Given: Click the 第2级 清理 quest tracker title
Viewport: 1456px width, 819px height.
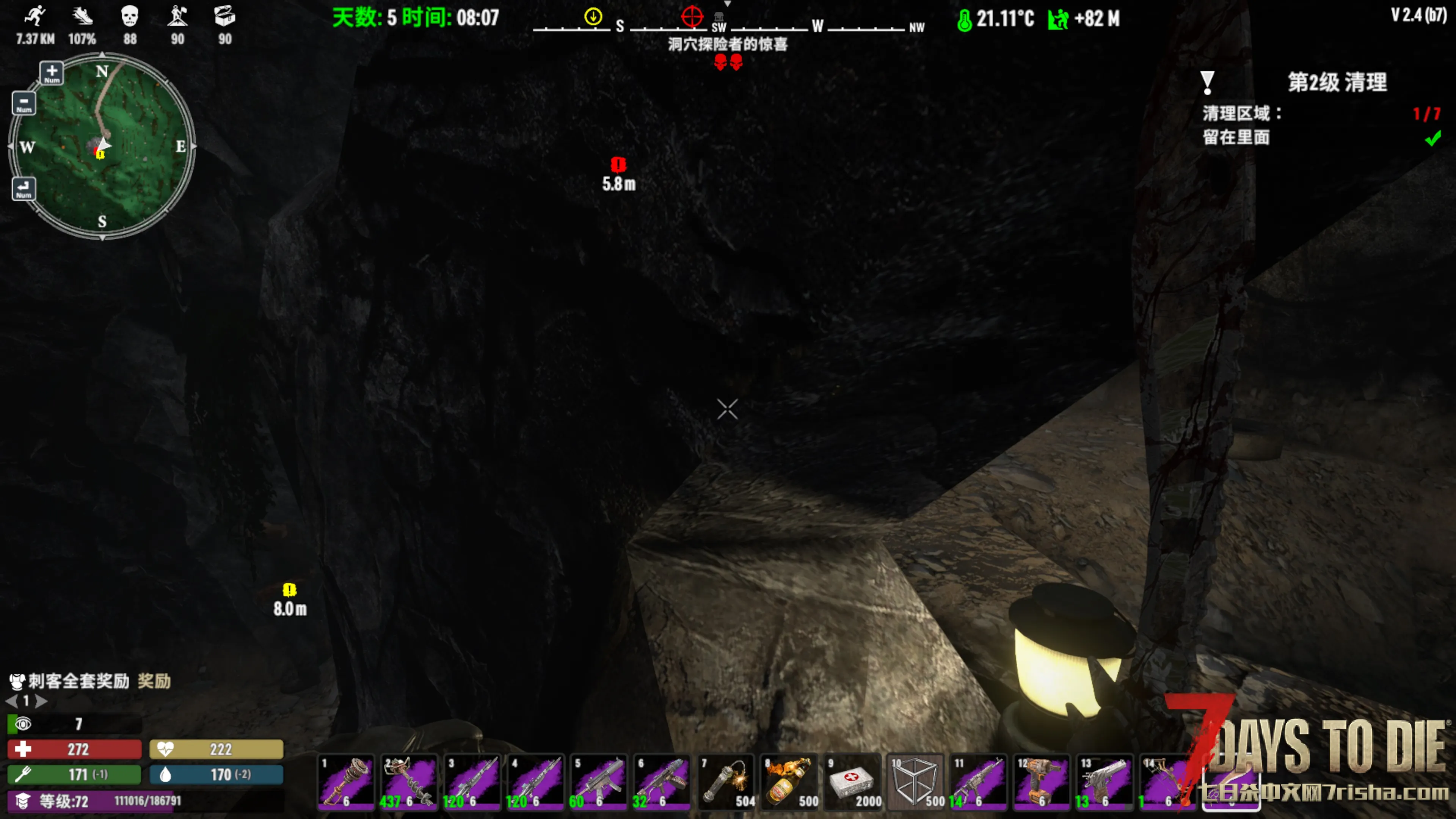Looking at the screenshot, I should coord(1337,83).
